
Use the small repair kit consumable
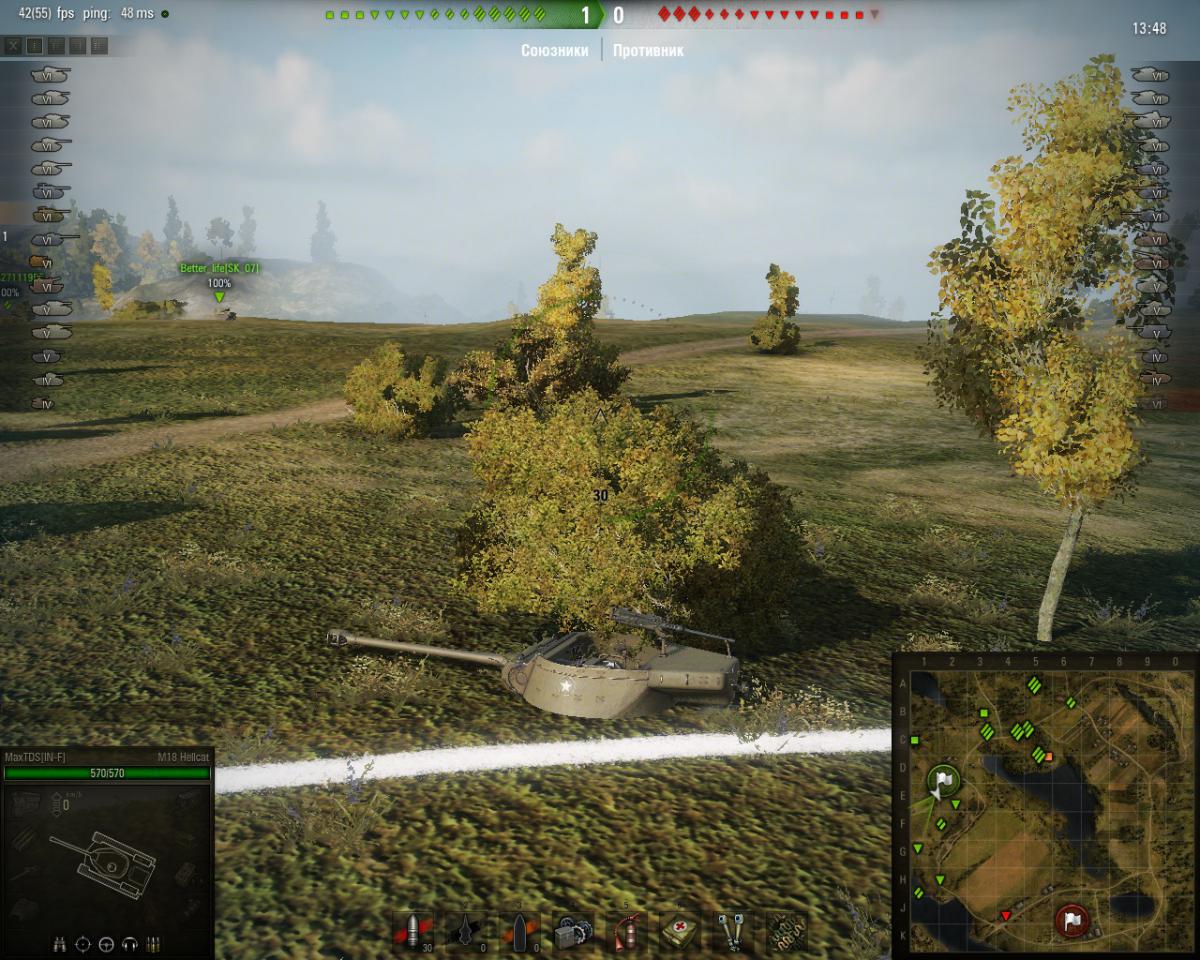(573, 931)
